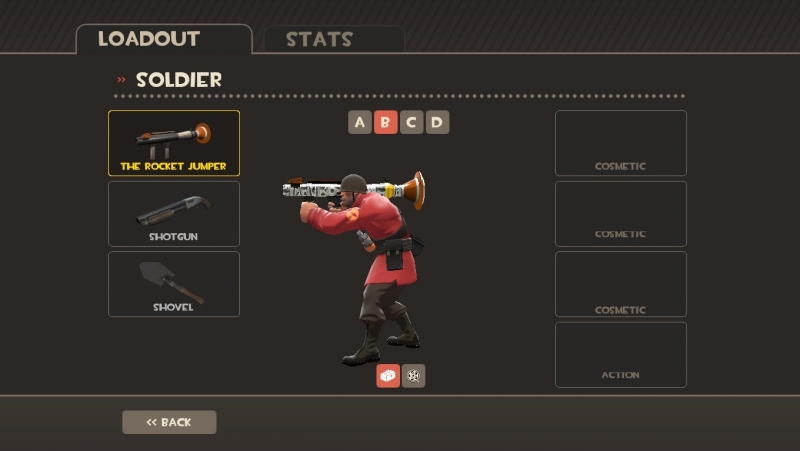Toggle the gray icon under the Soldier model
Screen dimensions: 800x451
click(x=414, y=375)
